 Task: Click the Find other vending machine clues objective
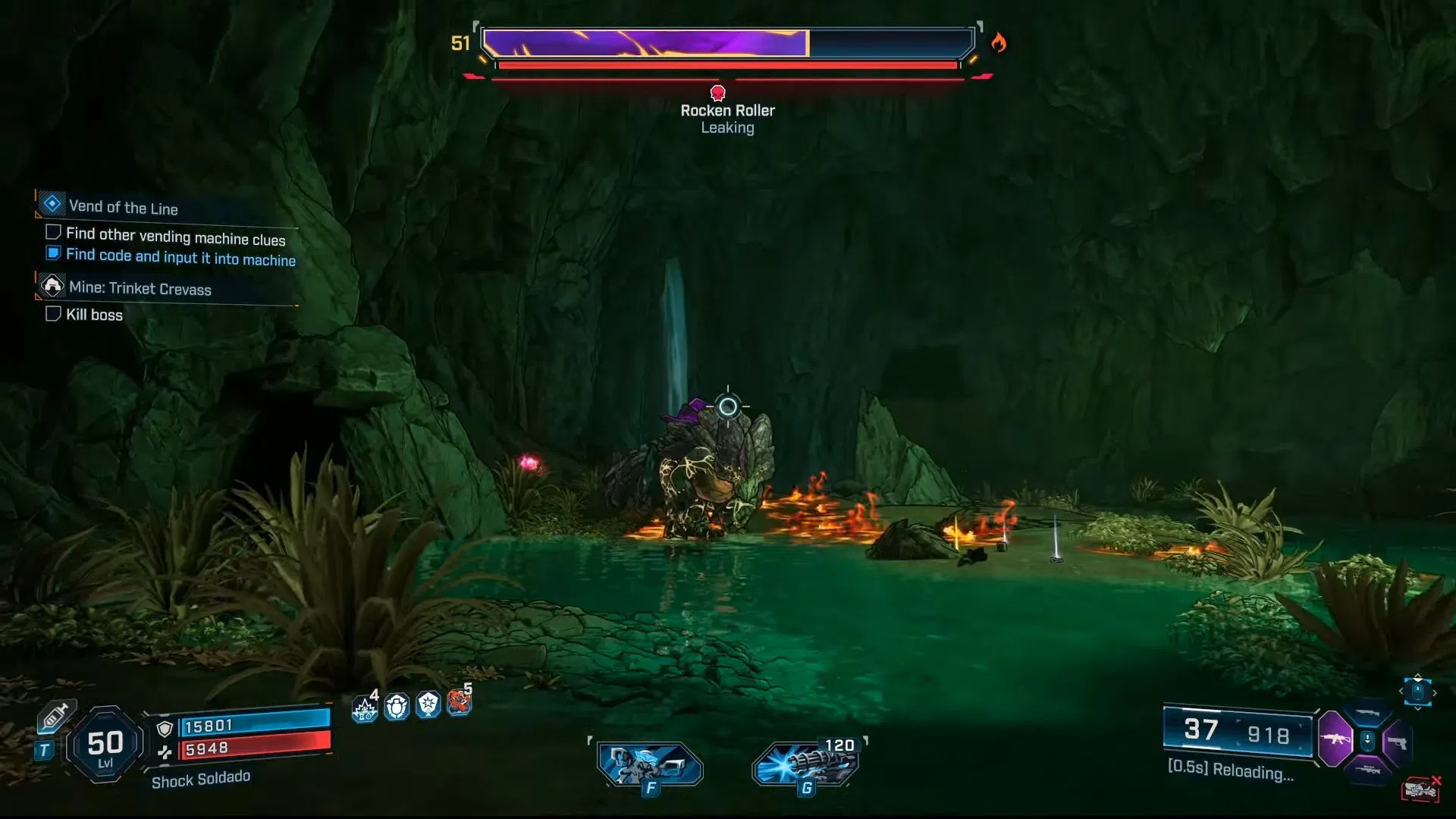pyautogui.click(x=175, y=237)
